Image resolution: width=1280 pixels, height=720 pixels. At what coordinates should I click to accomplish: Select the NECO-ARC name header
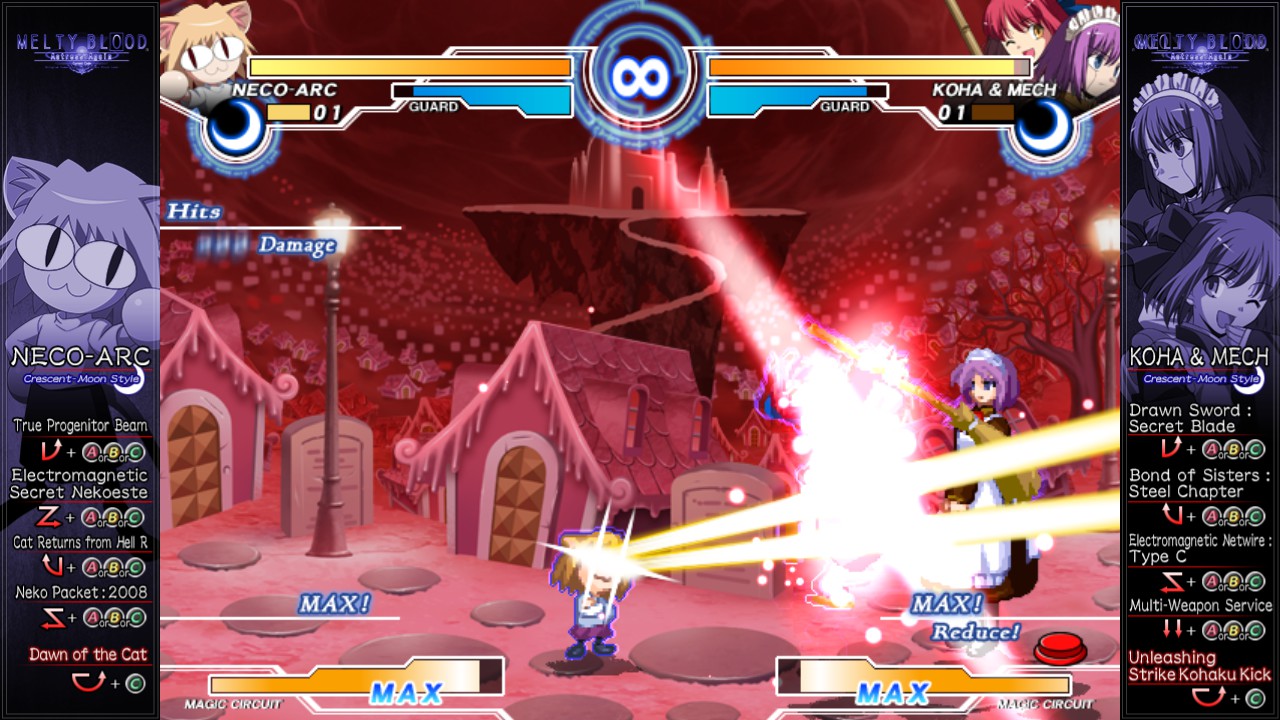pyautogui.click(x=79, y=355)
